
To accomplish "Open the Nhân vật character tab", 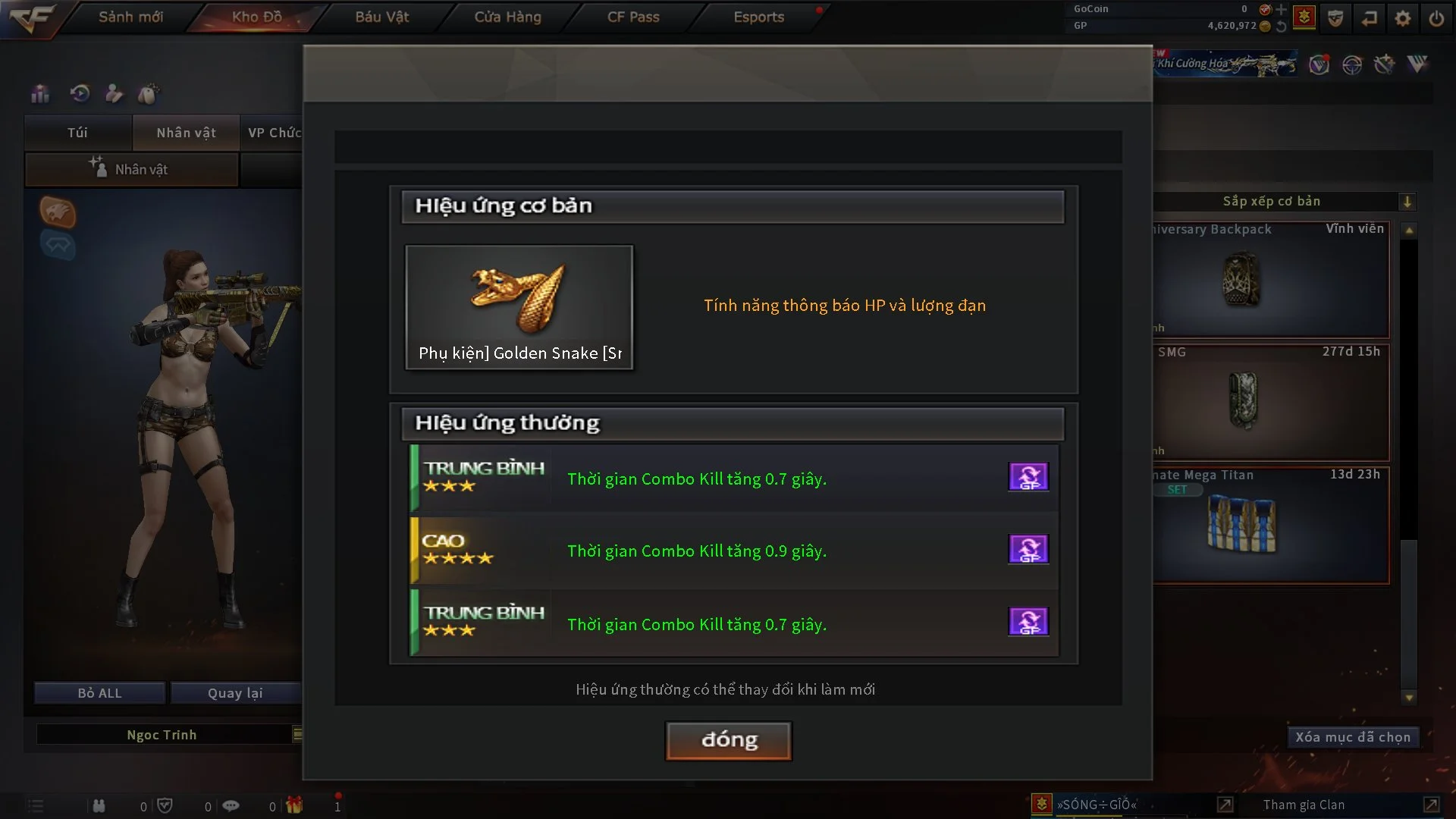I will [186, 133].
